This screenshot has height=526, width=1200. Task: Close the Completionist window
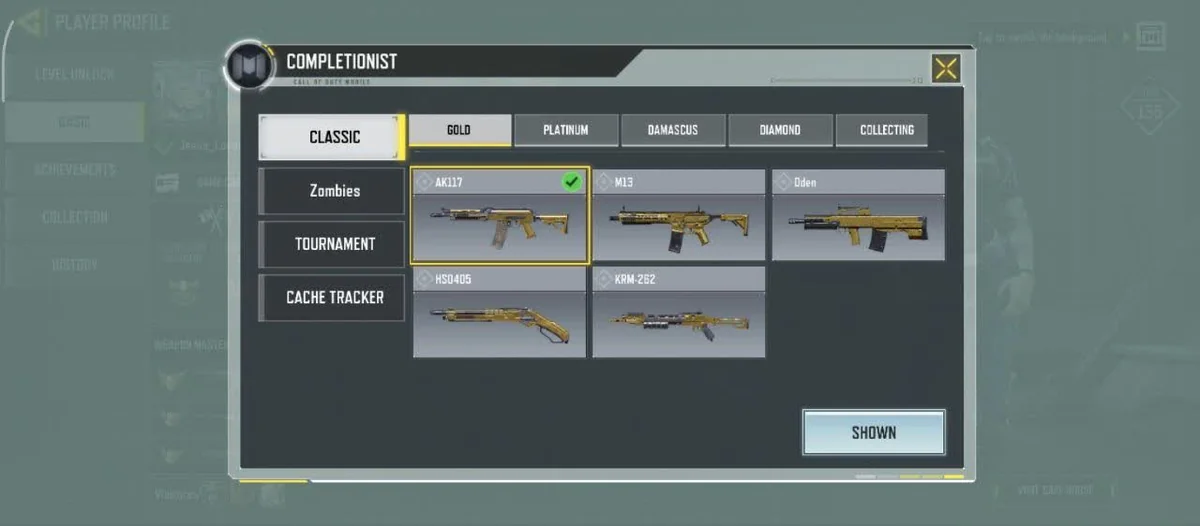[945, 68]
